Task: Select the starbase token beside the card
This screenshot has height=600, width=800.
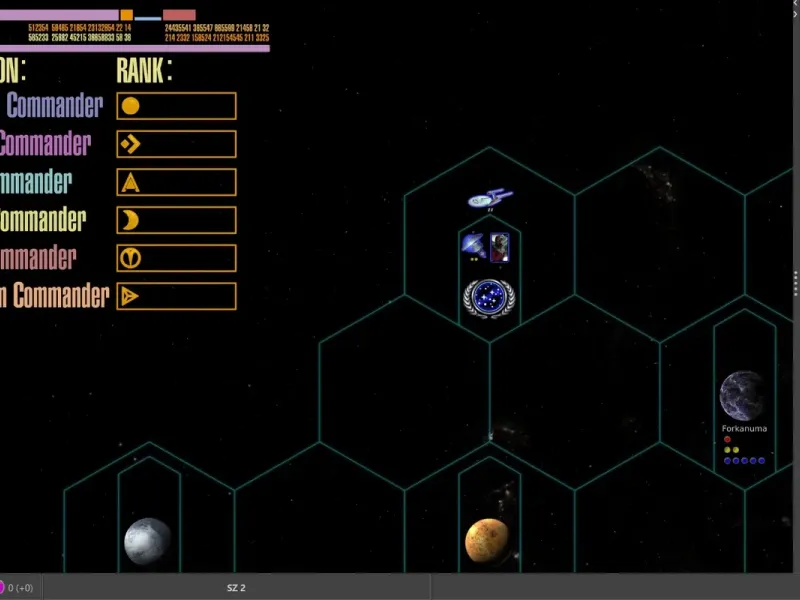Action: click(473, 244)
